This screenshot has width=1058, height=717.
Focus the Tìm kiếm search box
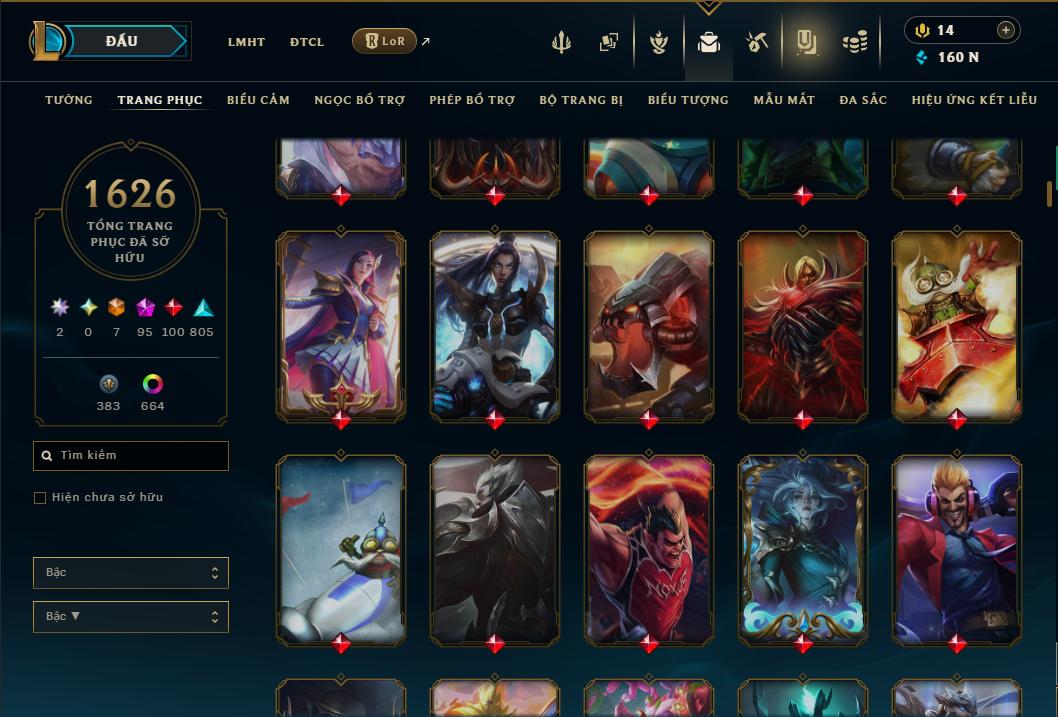pyautogui.click(x=131, y=456)
